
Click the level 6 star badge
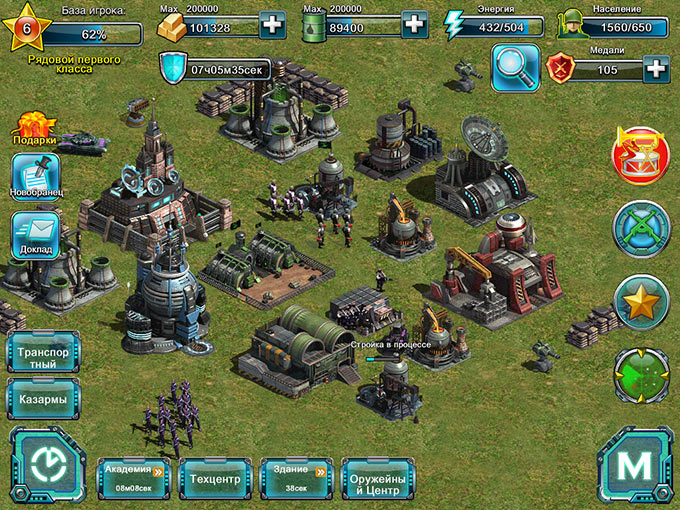pyautogui.click(x=26, y=28)
